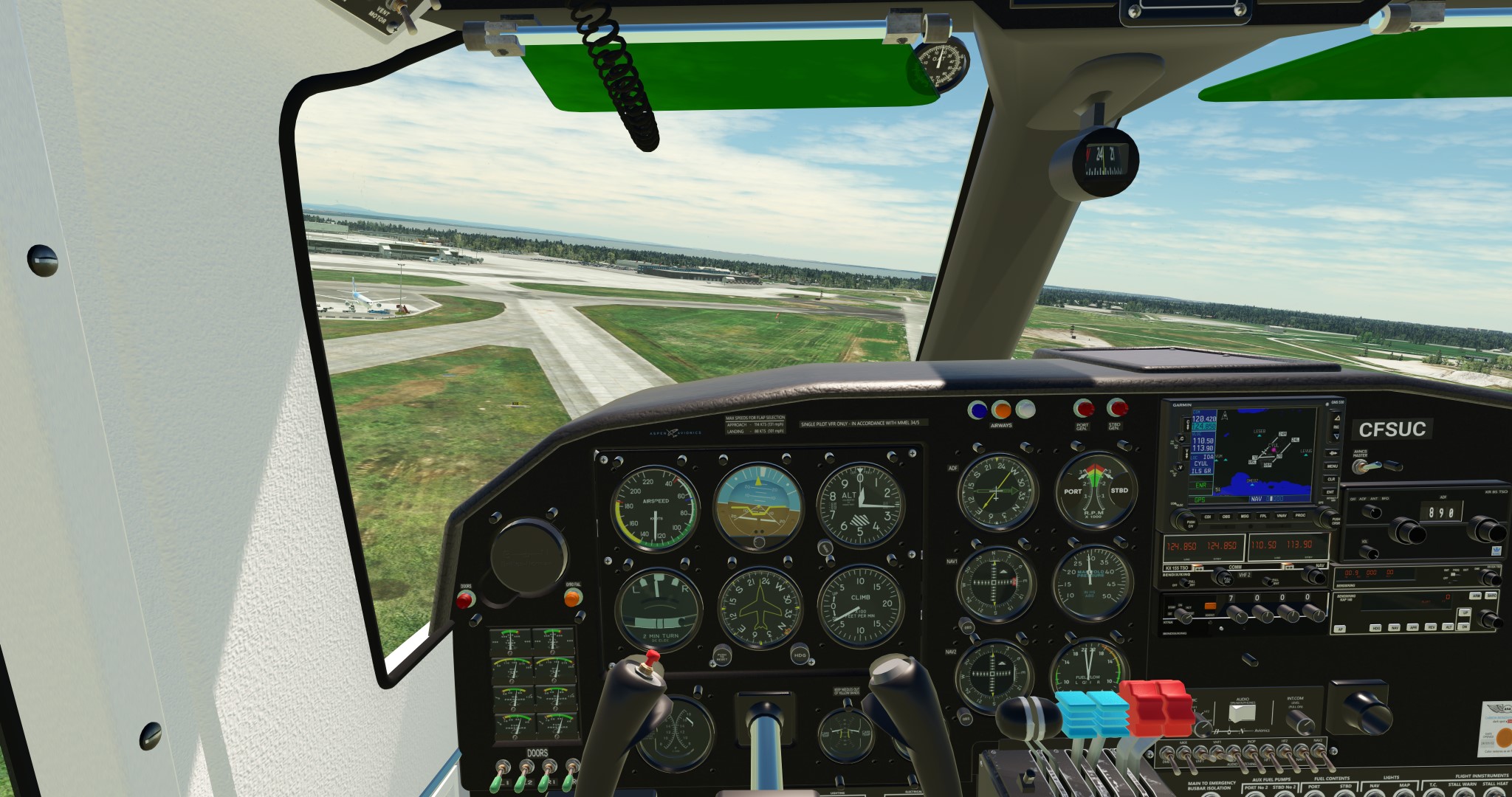Viewport: 1512px width, 797px height.
Task: Click the MENU button on the Garmin GPS
Action: pyautogui.click(x=1332, y=466)
